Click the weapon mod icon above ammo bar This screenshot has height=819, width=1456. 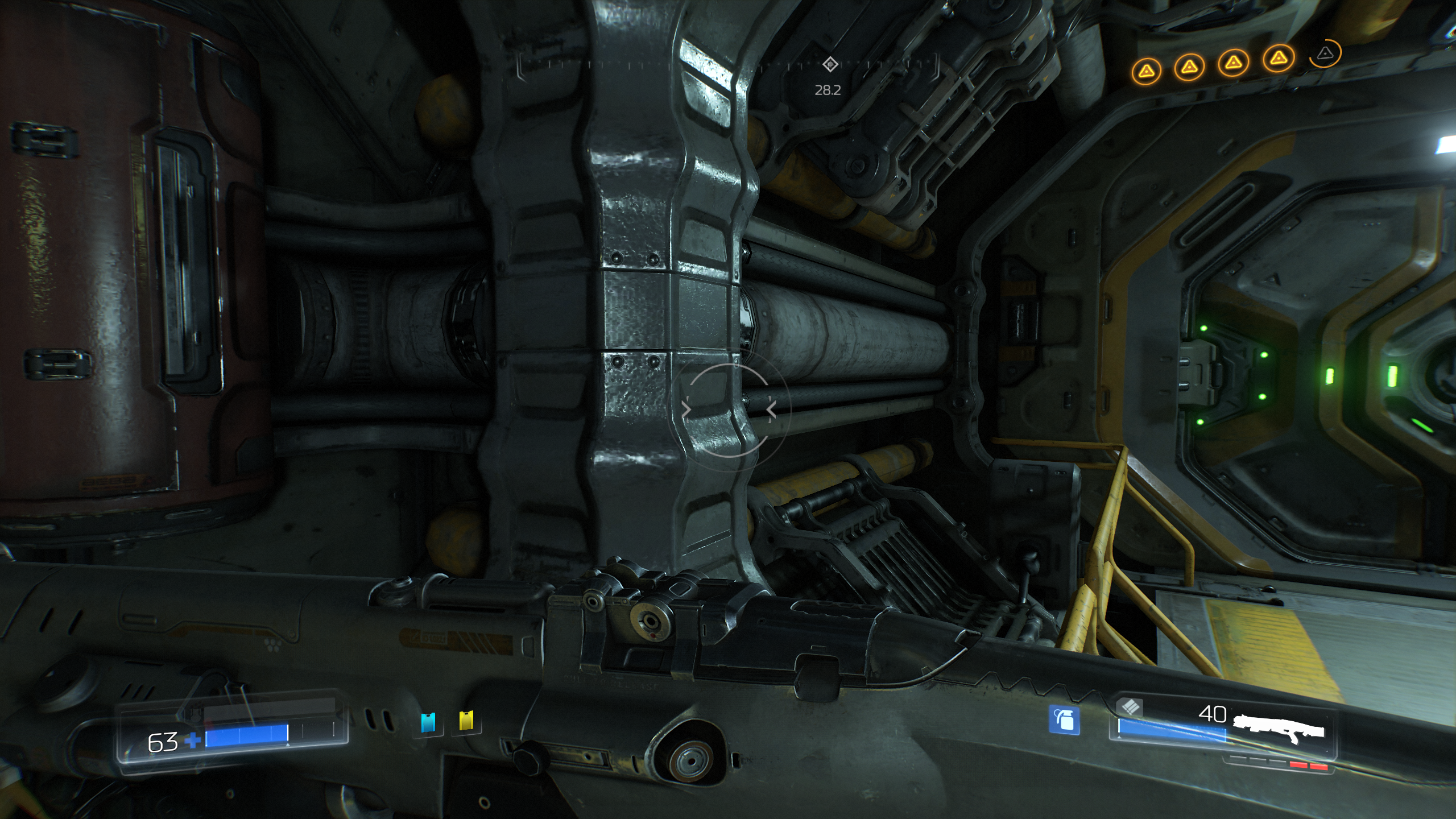[1129, 707]
